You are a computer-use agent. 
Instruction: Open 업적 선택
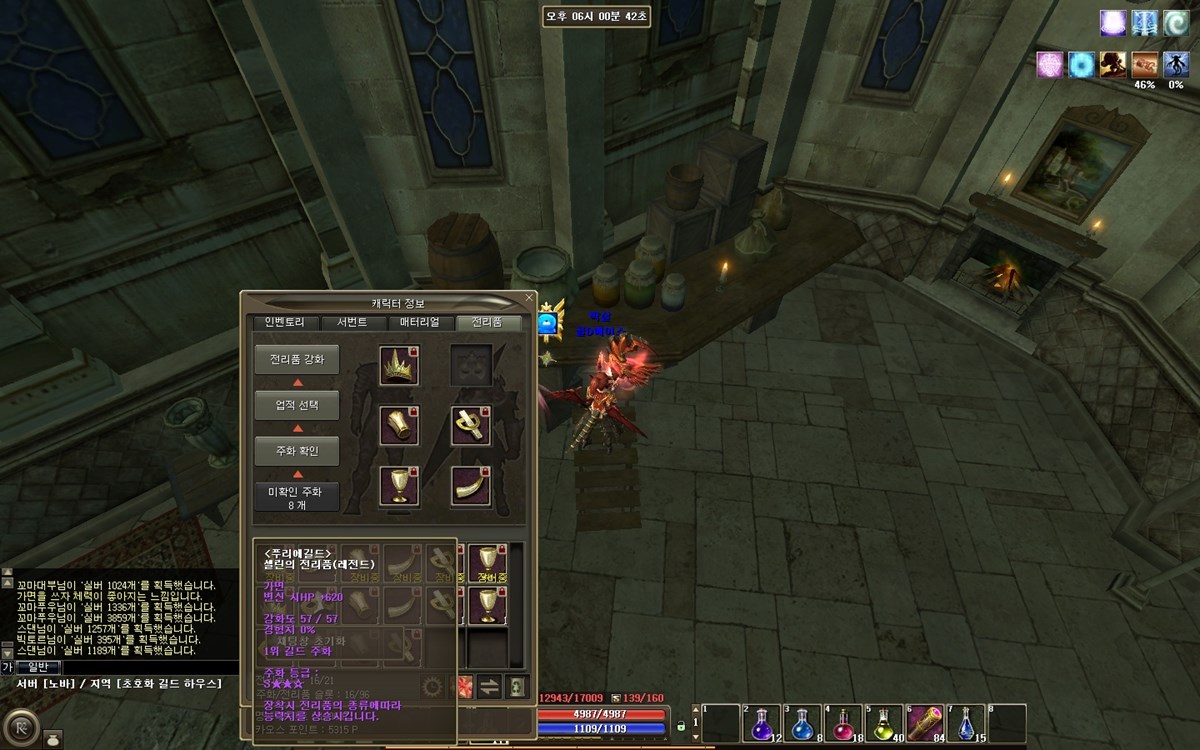[296, 406]
